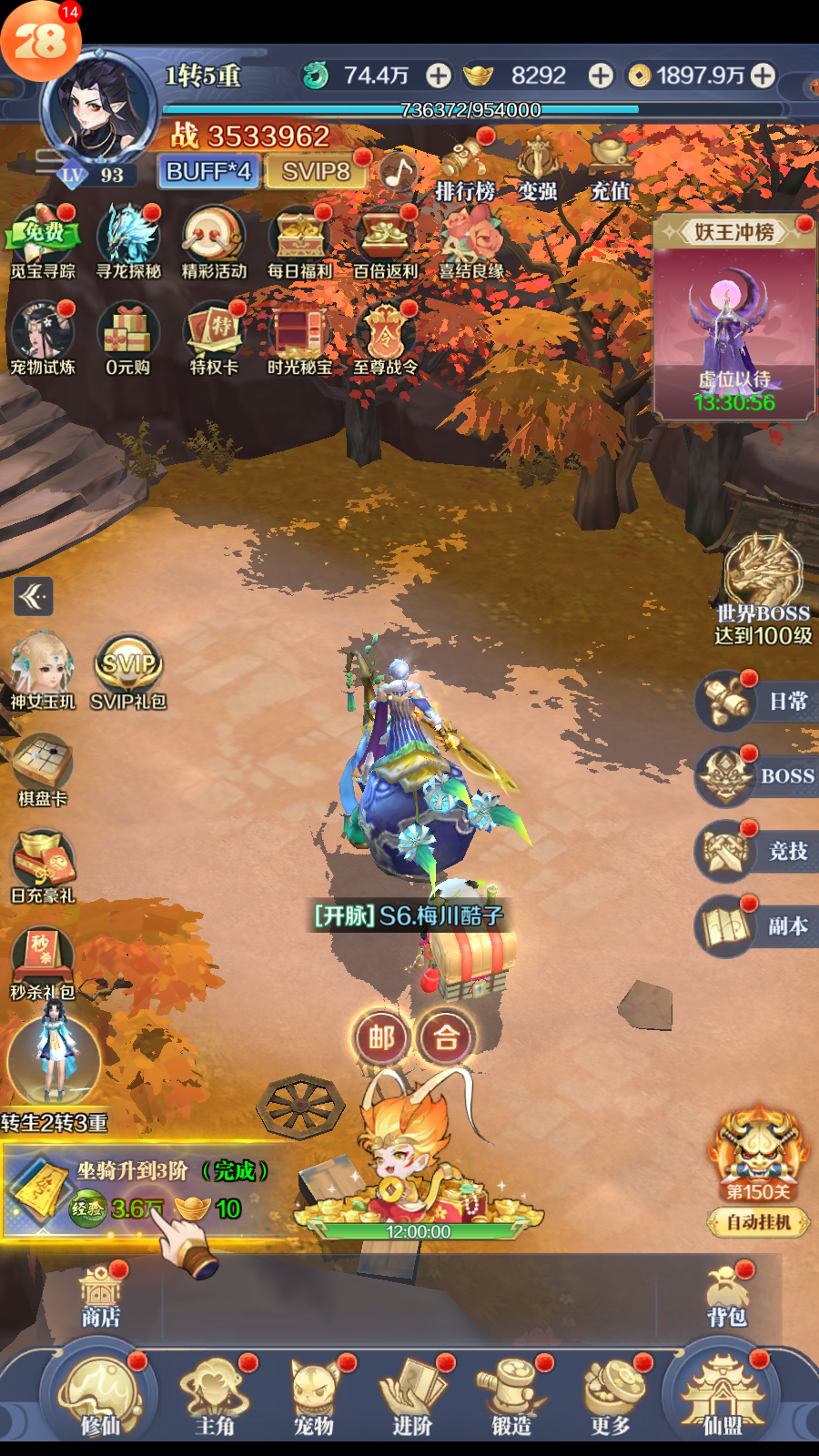Open the BUFF*4 status button
819x1456 pixels.
(208, 171)
